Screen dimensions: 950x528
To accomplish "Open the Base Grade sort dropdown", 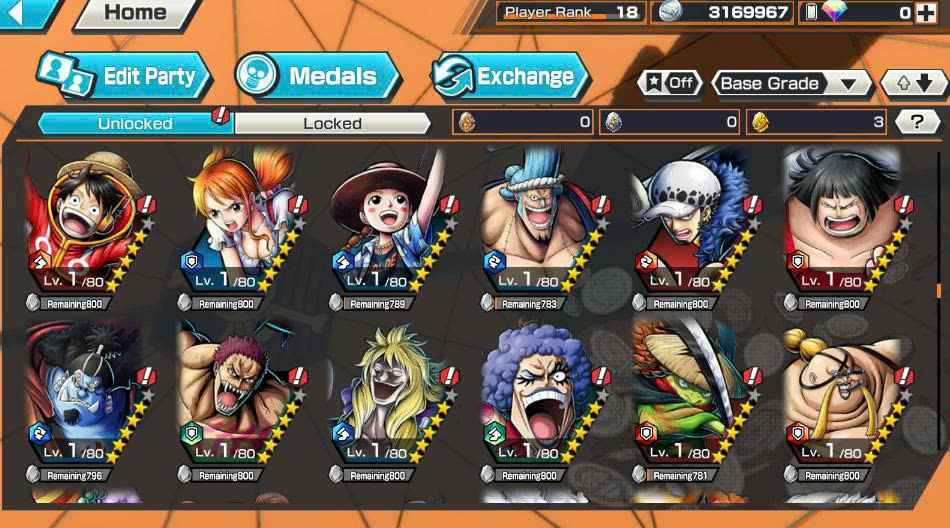I will pyautogui.click(x=789, y=84).
